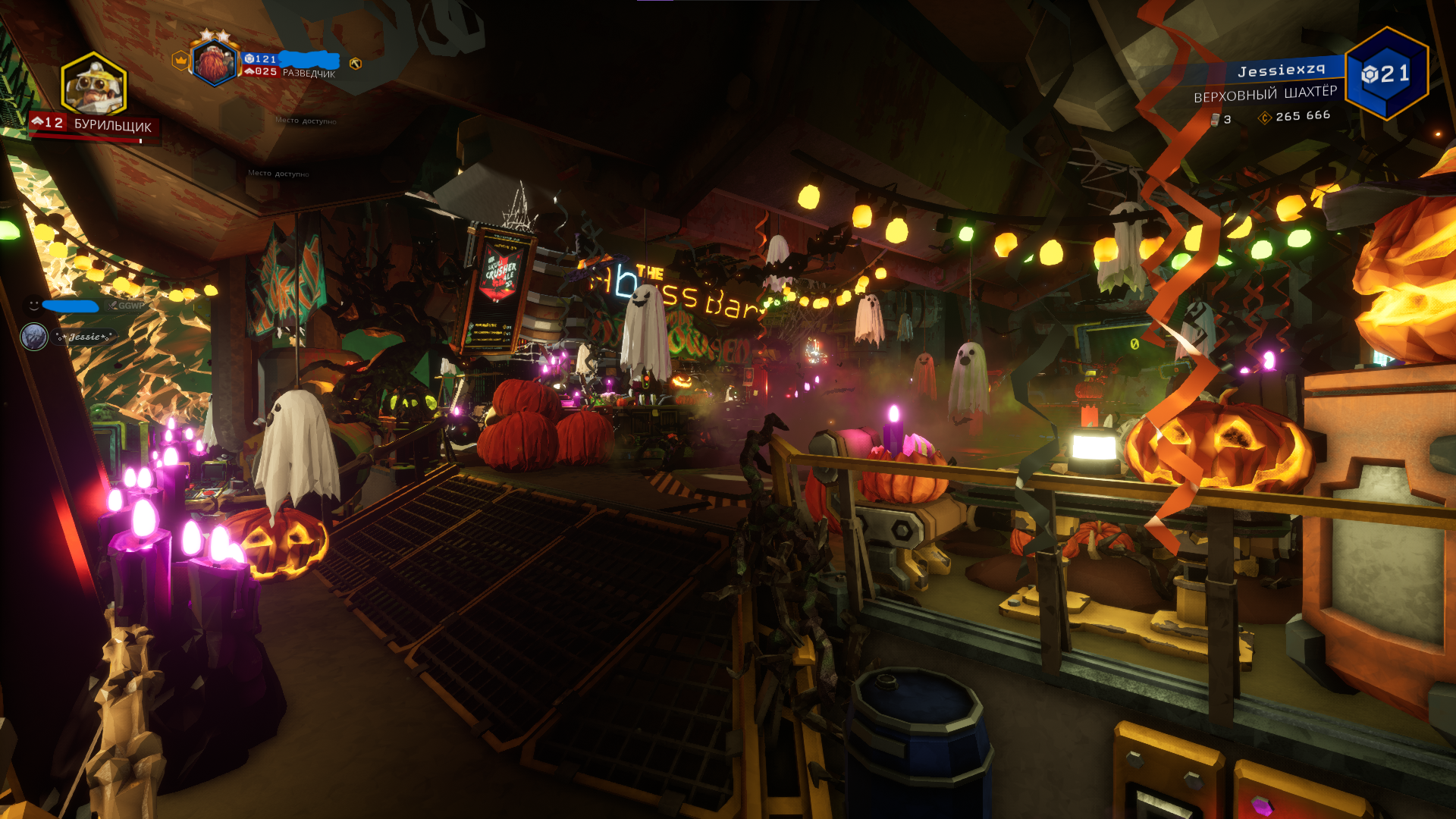Click the GGWP chat message
Image resolution: width=1456 pixels, height=819 pixels.
[x=130, y=306]
